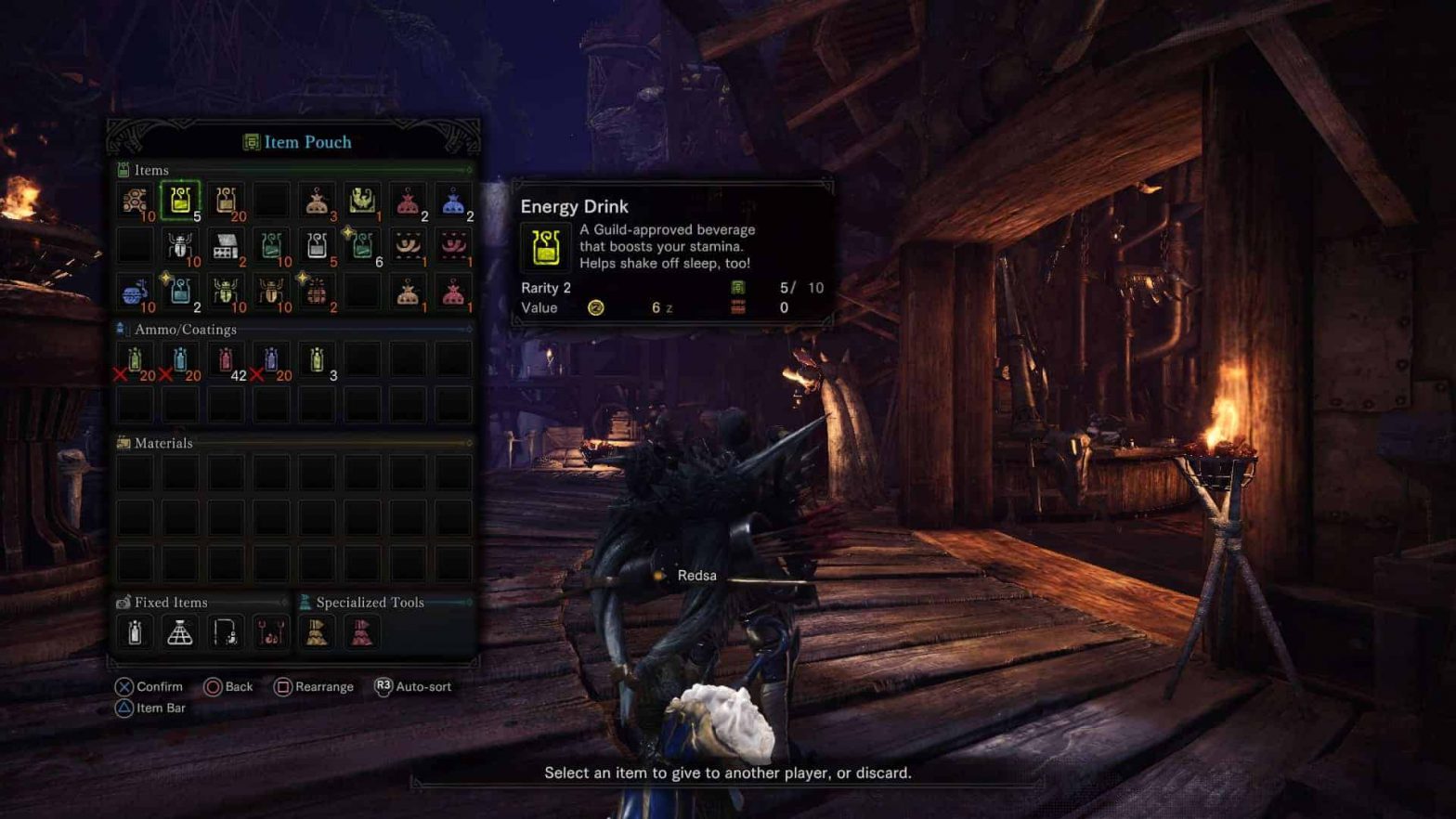The width and height of the screenshot is (1456, 819).
Task: Toggle the yellow sleep coating with count 3
Action: point(317,360)
